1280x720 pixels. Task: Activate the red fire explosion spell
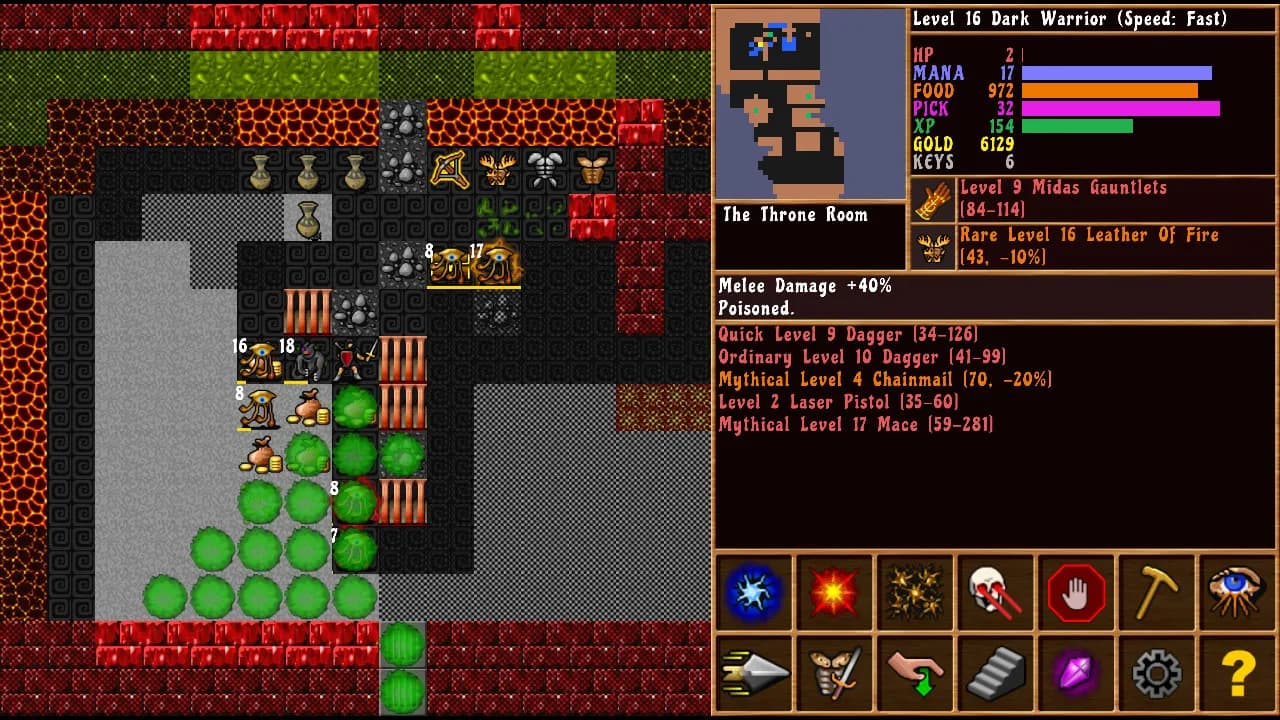(x=835, y=592)
